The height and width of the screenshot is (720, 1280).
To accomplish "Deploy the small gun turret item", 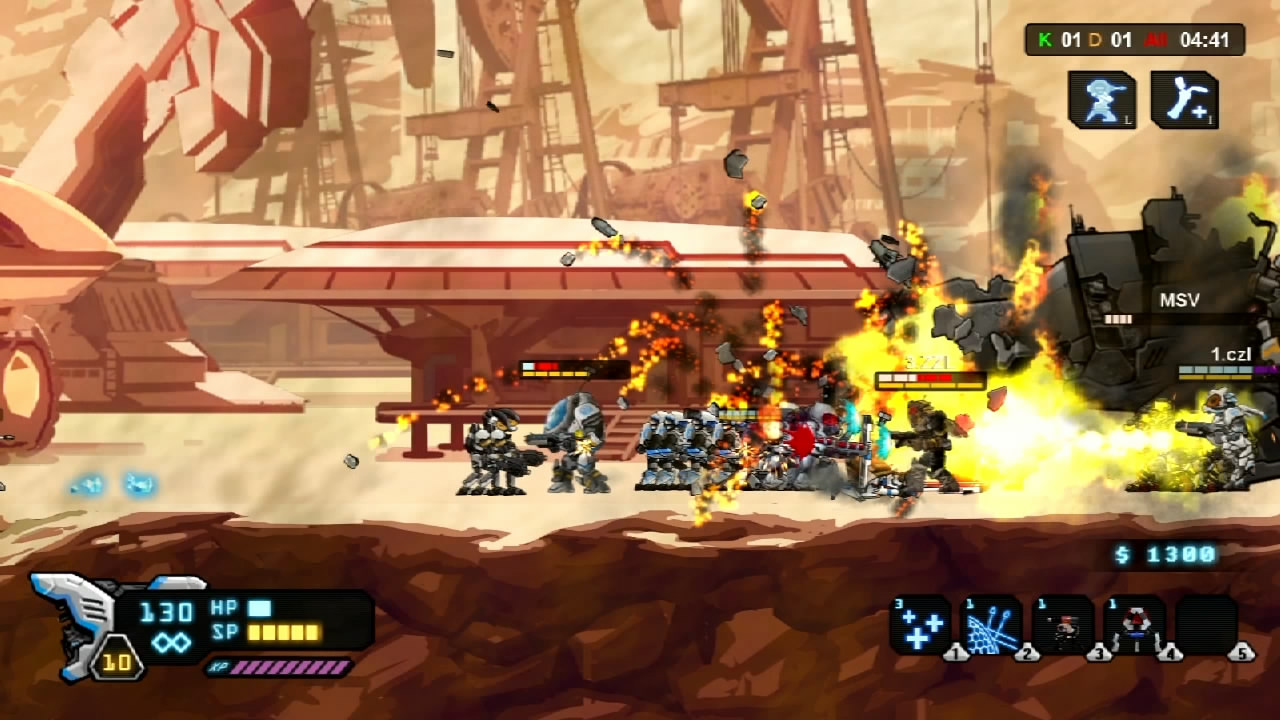I will point(1062,625).
